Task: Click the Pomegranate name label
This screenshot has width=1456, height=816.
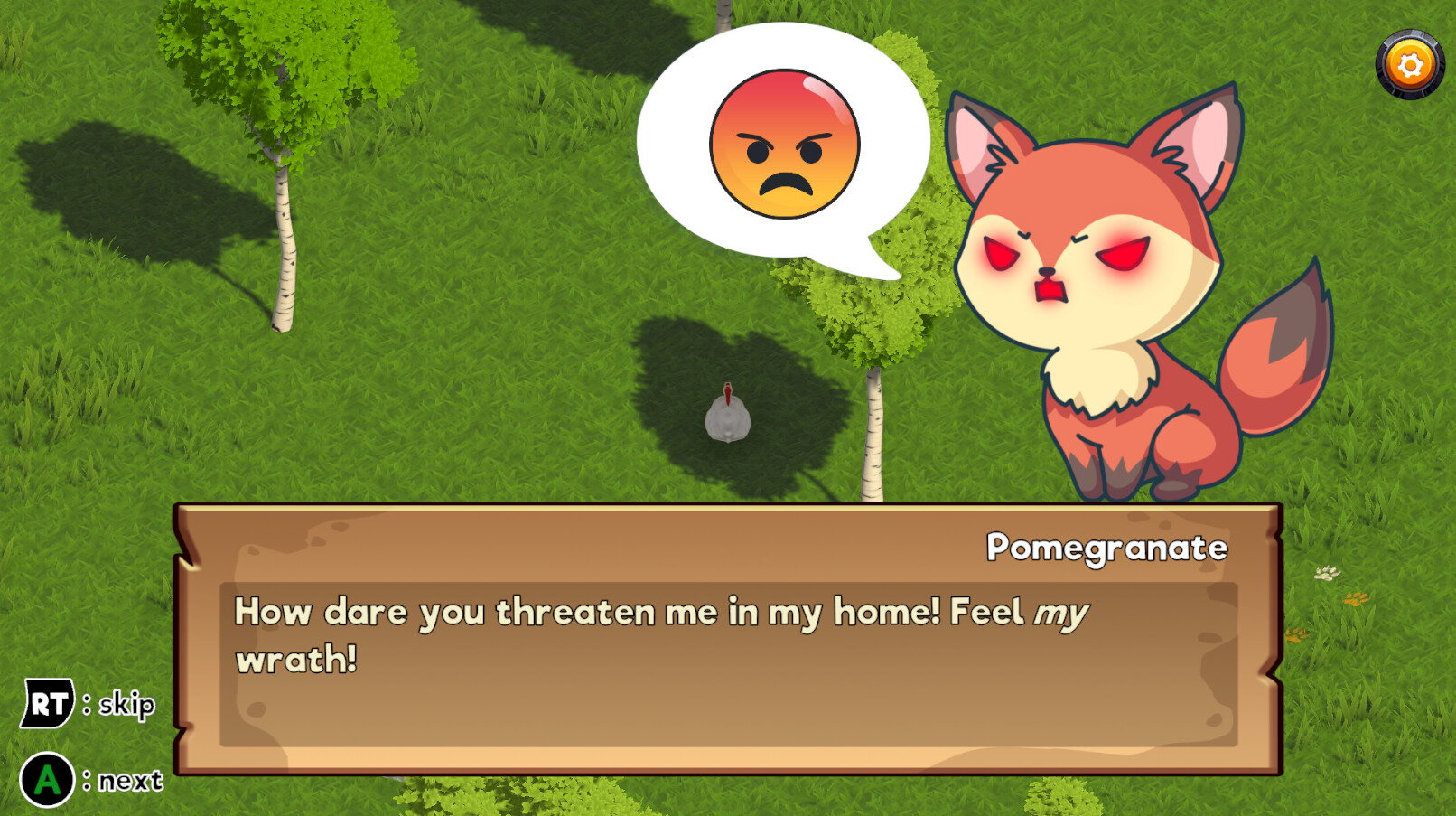Action: point(1106,548)
